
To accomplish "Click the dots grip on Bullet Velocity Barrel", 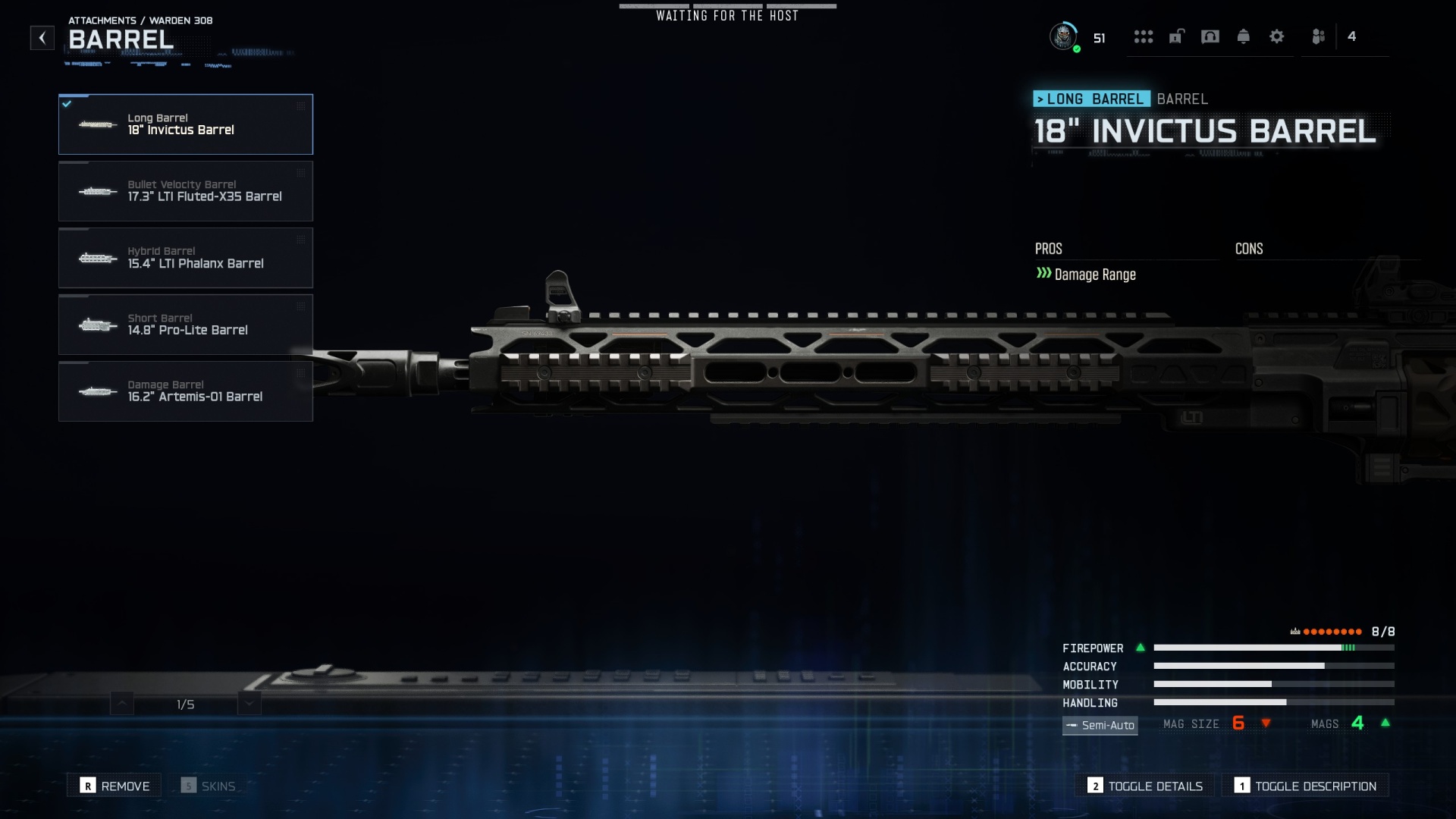I will click(x=301, y=173).
